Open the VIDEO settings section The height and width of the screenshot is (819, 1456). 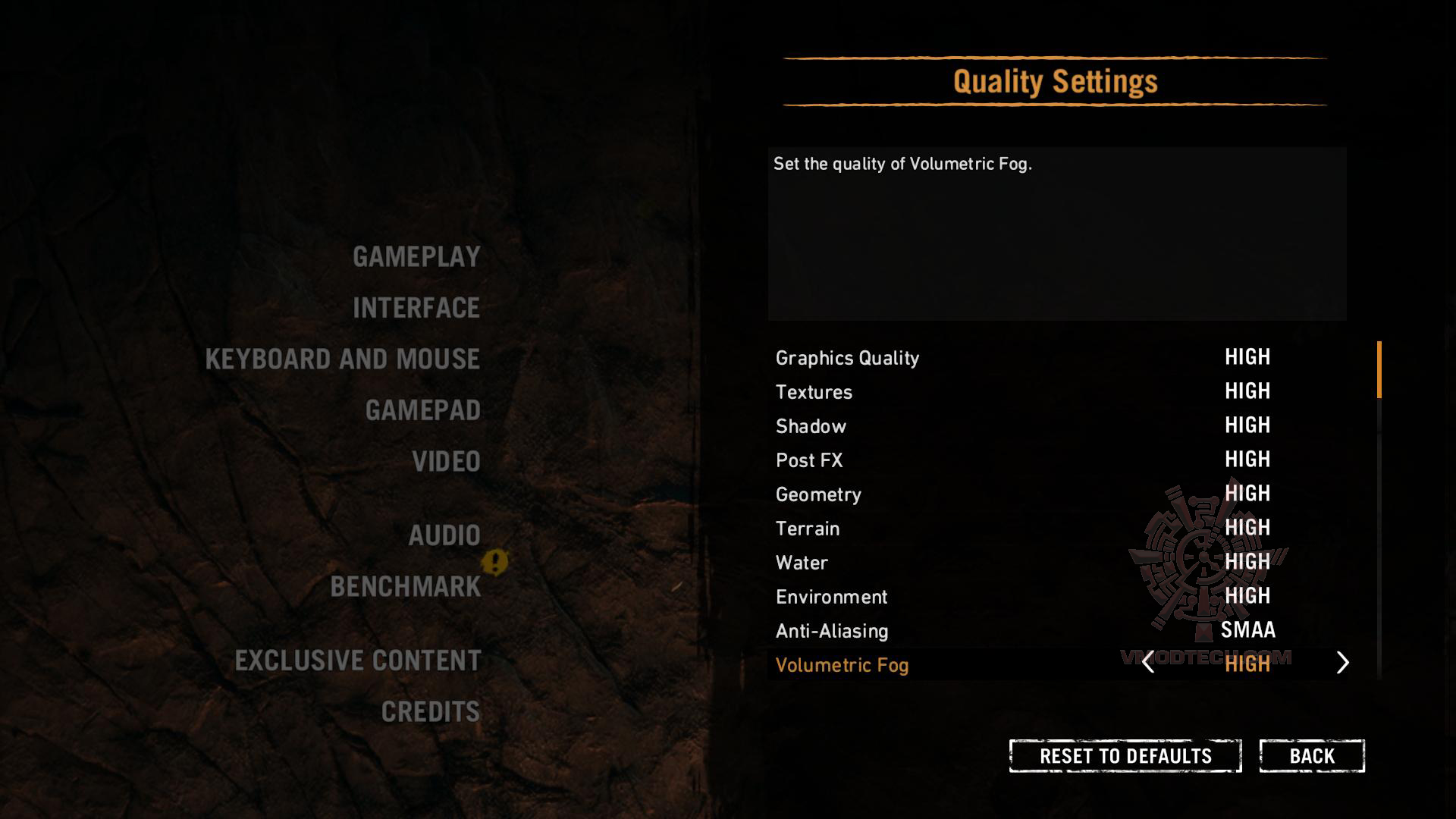(x=445, y=460)
